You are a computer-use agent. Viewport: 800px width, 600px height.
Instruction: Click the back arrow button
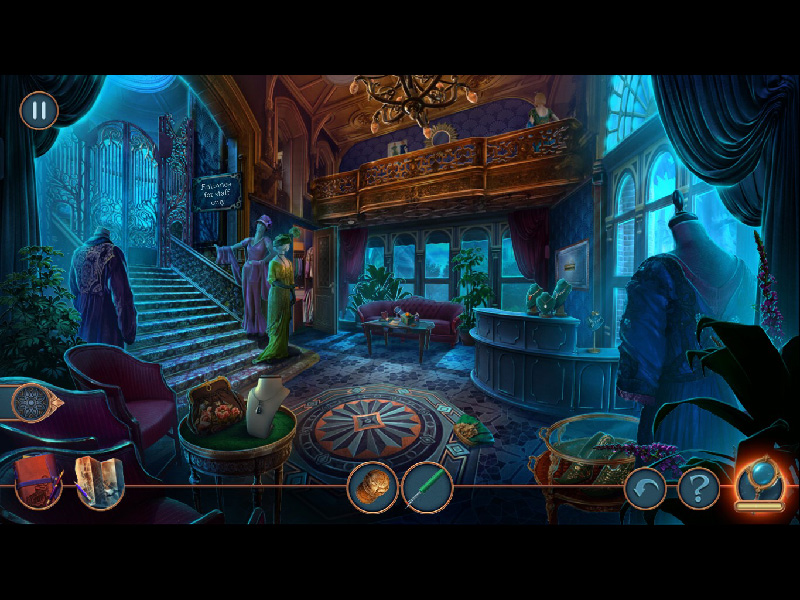tap(645, 489)
